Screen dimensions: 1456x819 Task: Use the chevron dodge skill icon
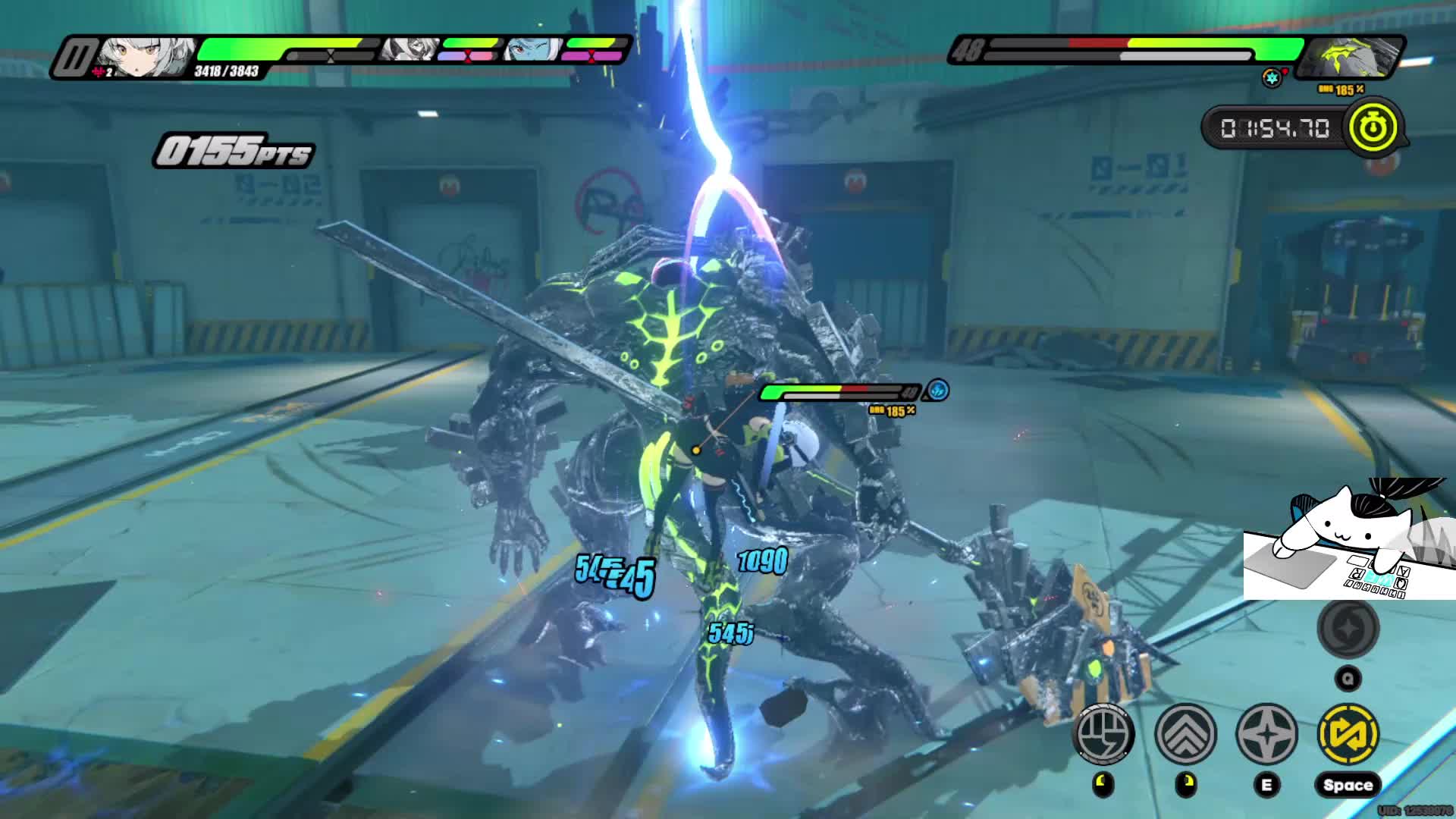[1185, 733]
